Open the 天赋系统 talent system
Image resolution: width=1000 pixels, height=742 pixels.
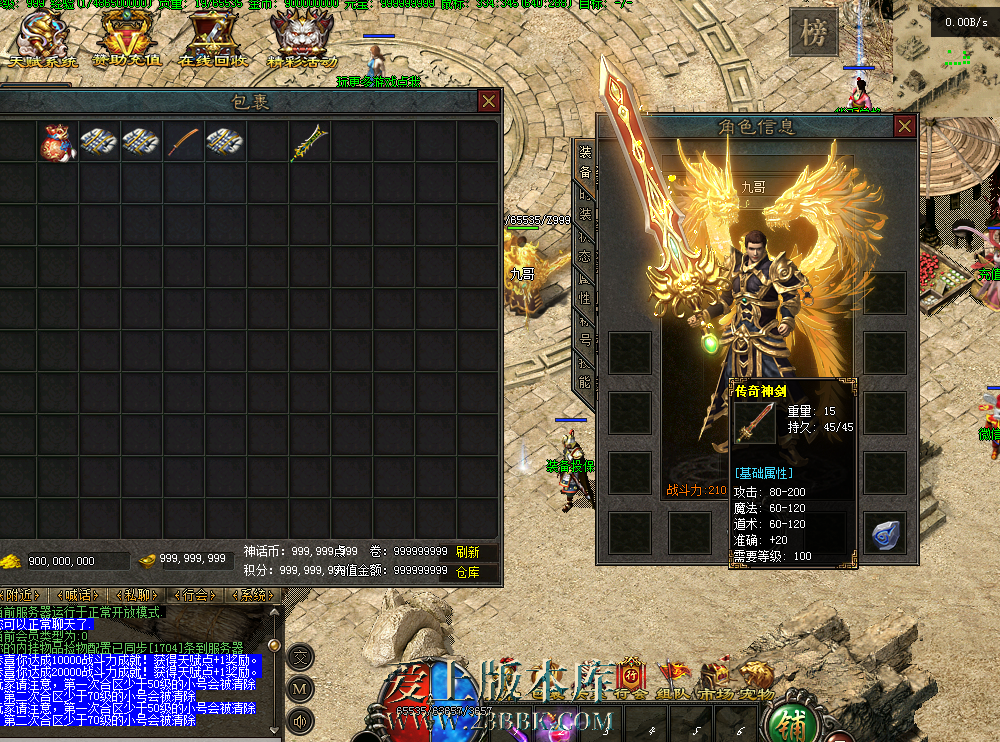click(41, 42)
